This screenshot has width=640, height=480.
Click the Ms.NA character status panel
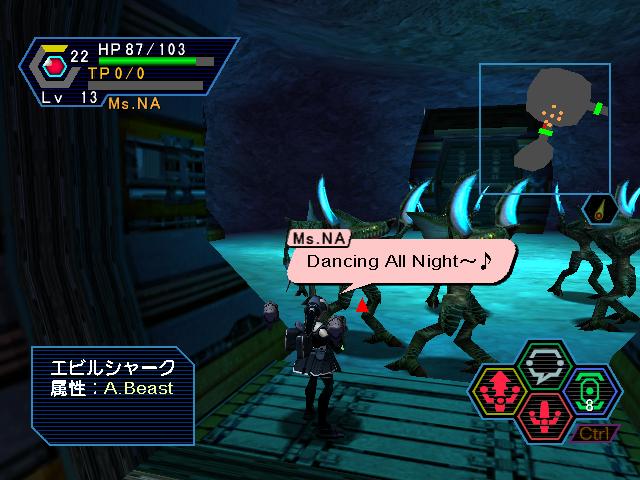tap(130, 72)
